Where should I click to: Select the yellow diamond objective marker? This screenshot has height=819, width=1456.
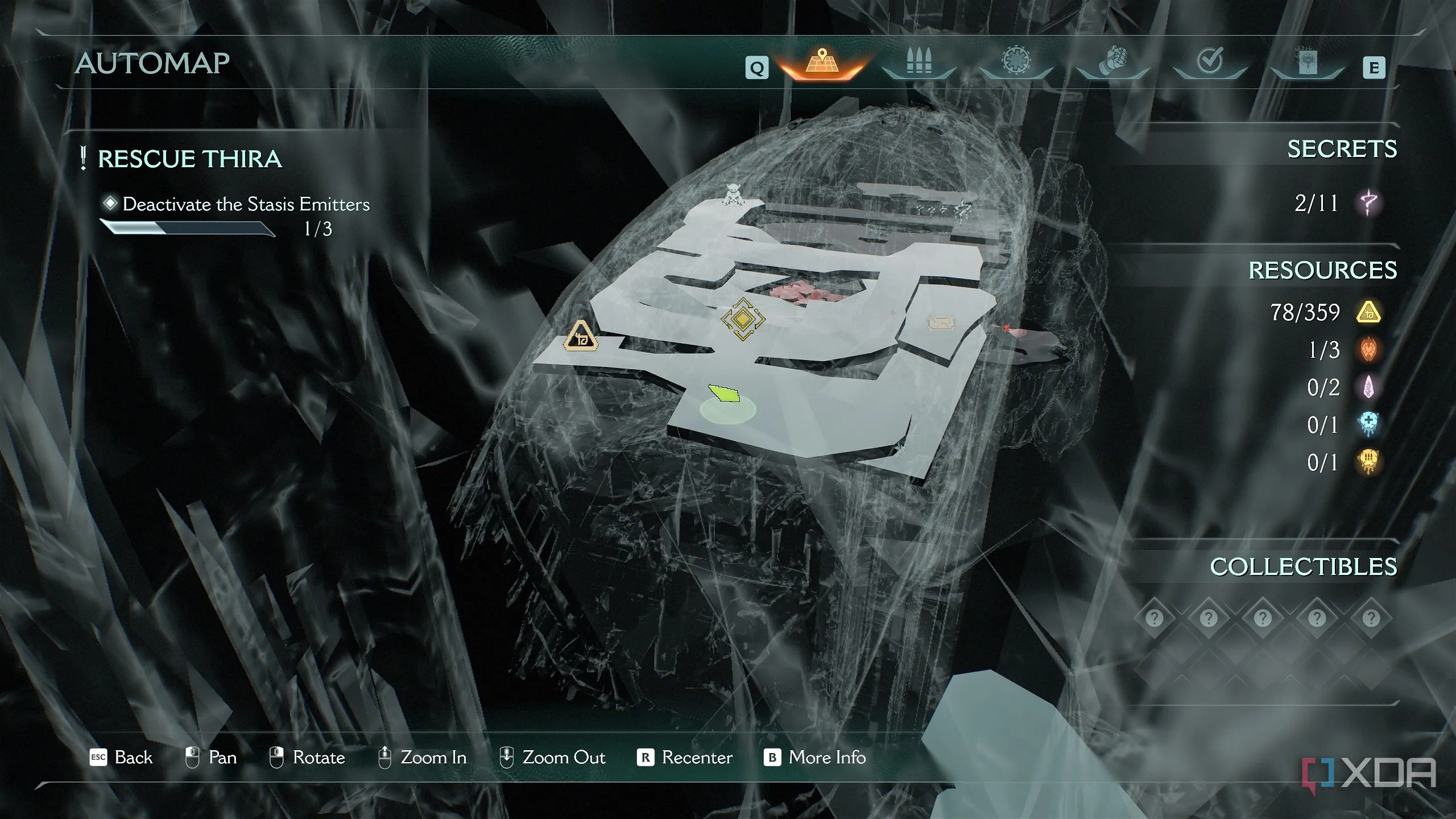pyautogui.click(x=742, y=319)
